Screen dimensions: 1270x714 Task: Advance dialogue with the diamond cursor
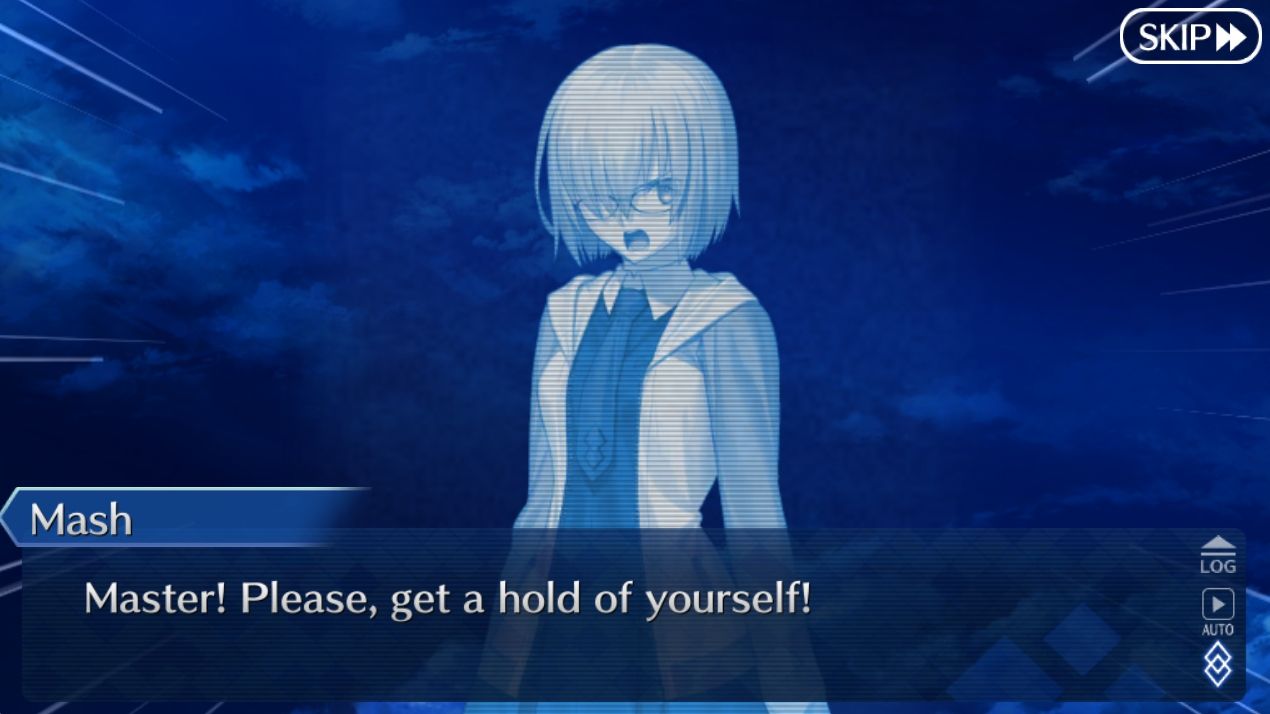coord(1217,664)
